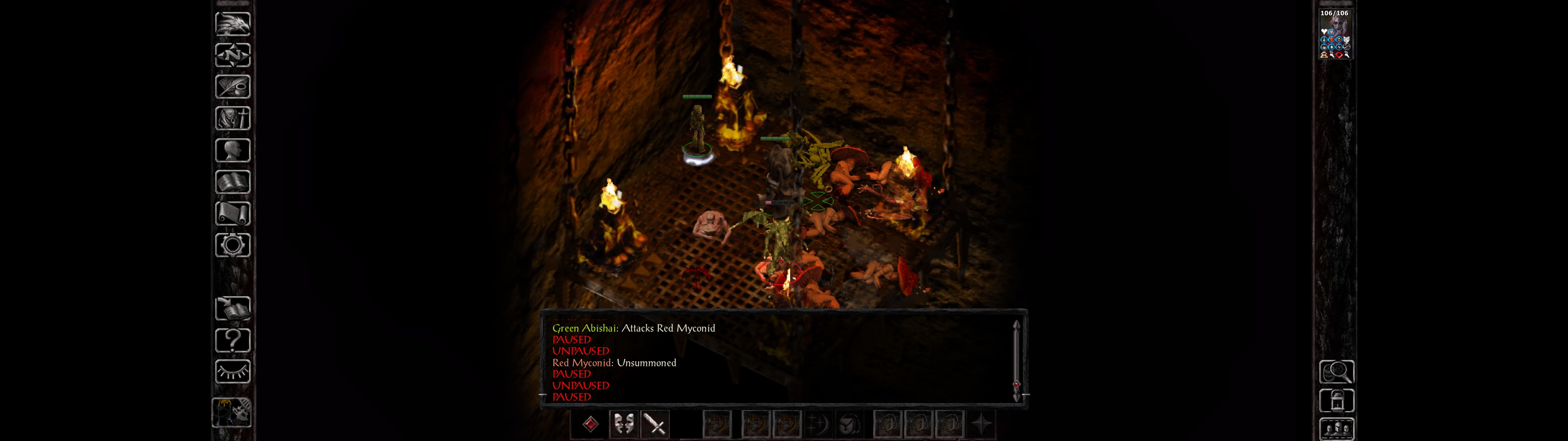Open the options gear menu
This screenshot has height=441, width=1568.
click(x=232, y=245)
